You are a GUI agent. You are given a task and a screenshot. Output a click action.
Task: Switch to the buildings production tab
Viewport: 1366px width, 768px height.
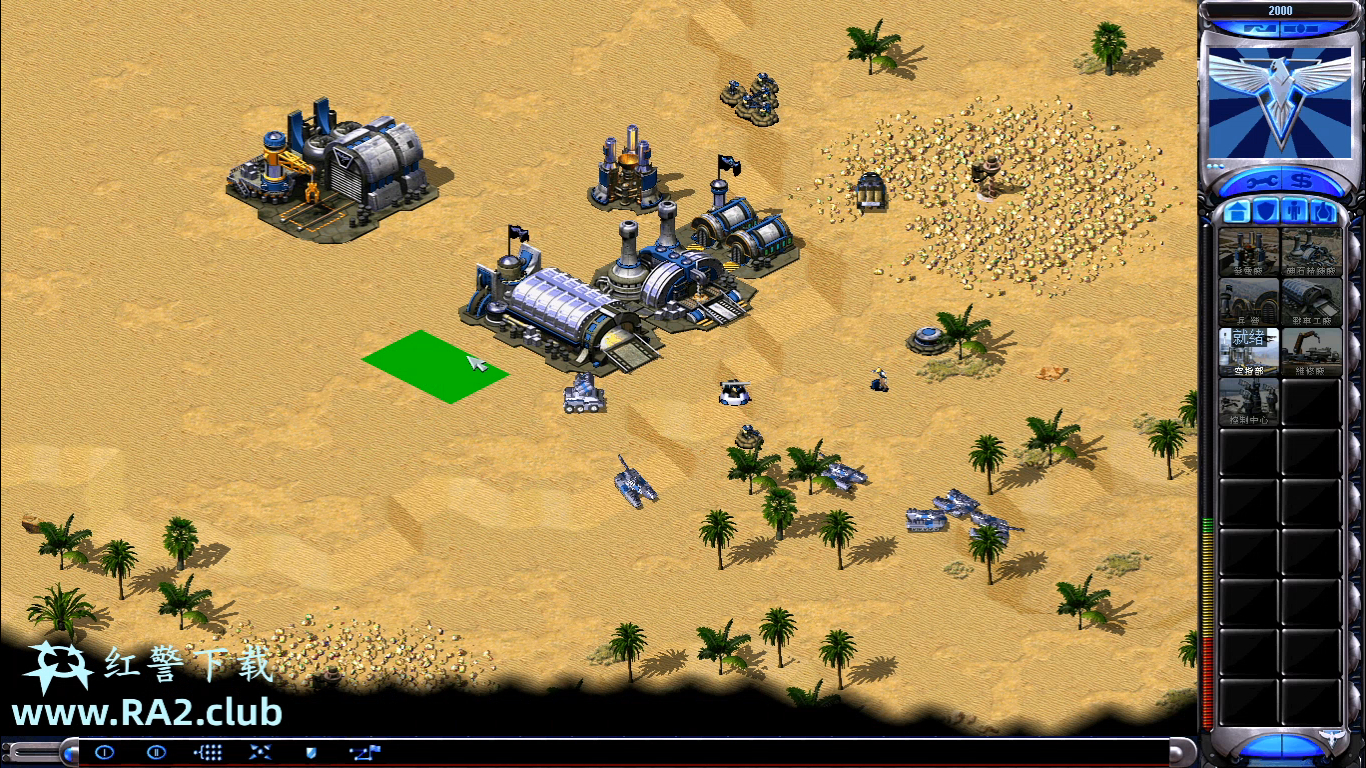point(1237,212)
